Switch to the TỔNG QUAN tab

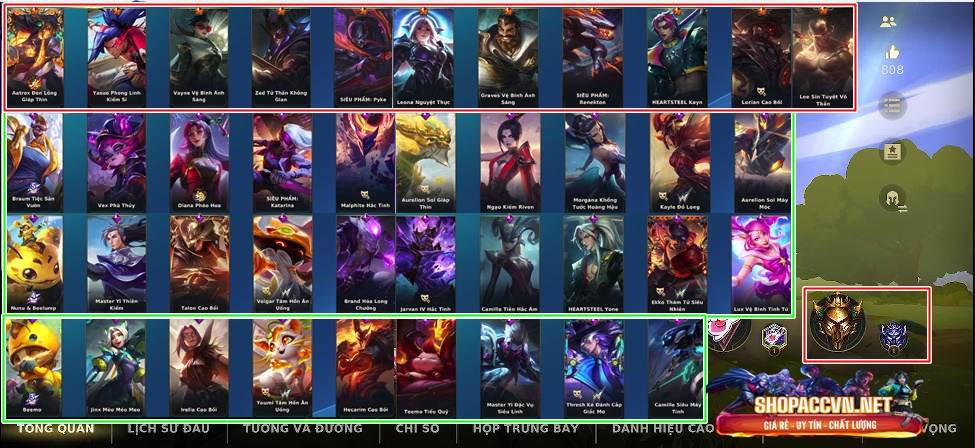click(x=49, y=429)
